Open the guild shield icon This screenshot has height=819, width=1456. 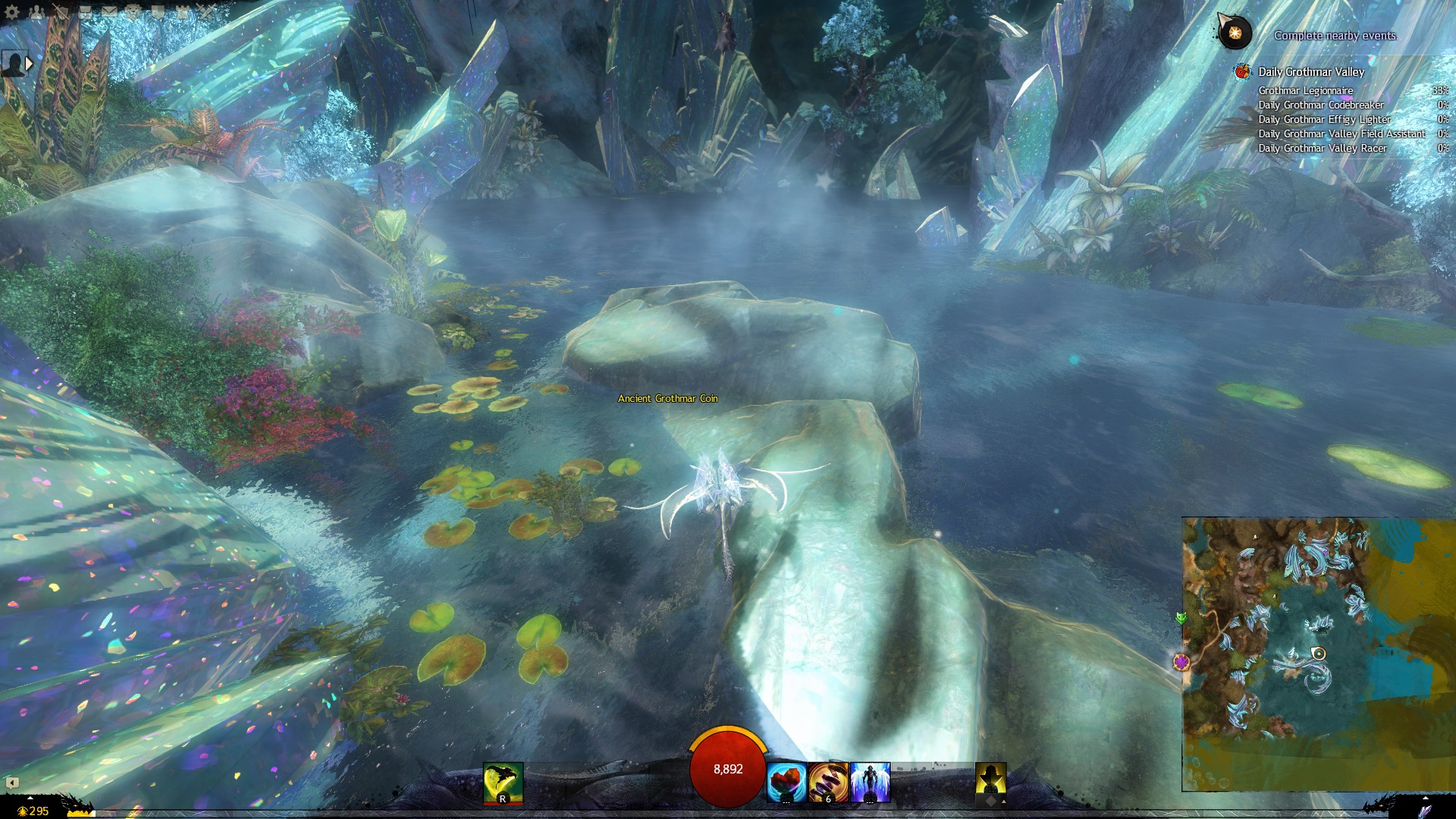[158, 12]
